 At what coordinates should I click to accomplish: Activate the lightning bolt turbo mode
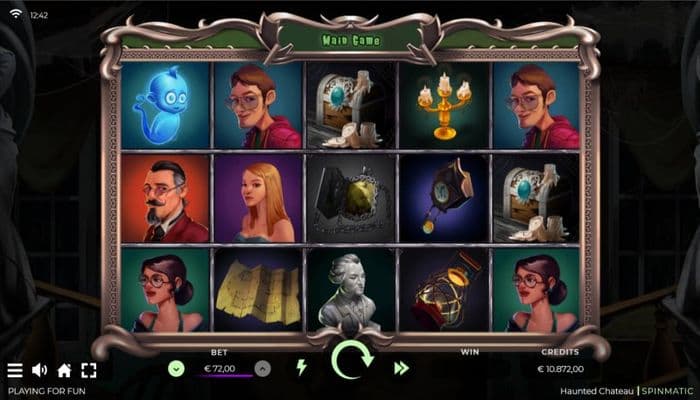(x=301, y=367)
